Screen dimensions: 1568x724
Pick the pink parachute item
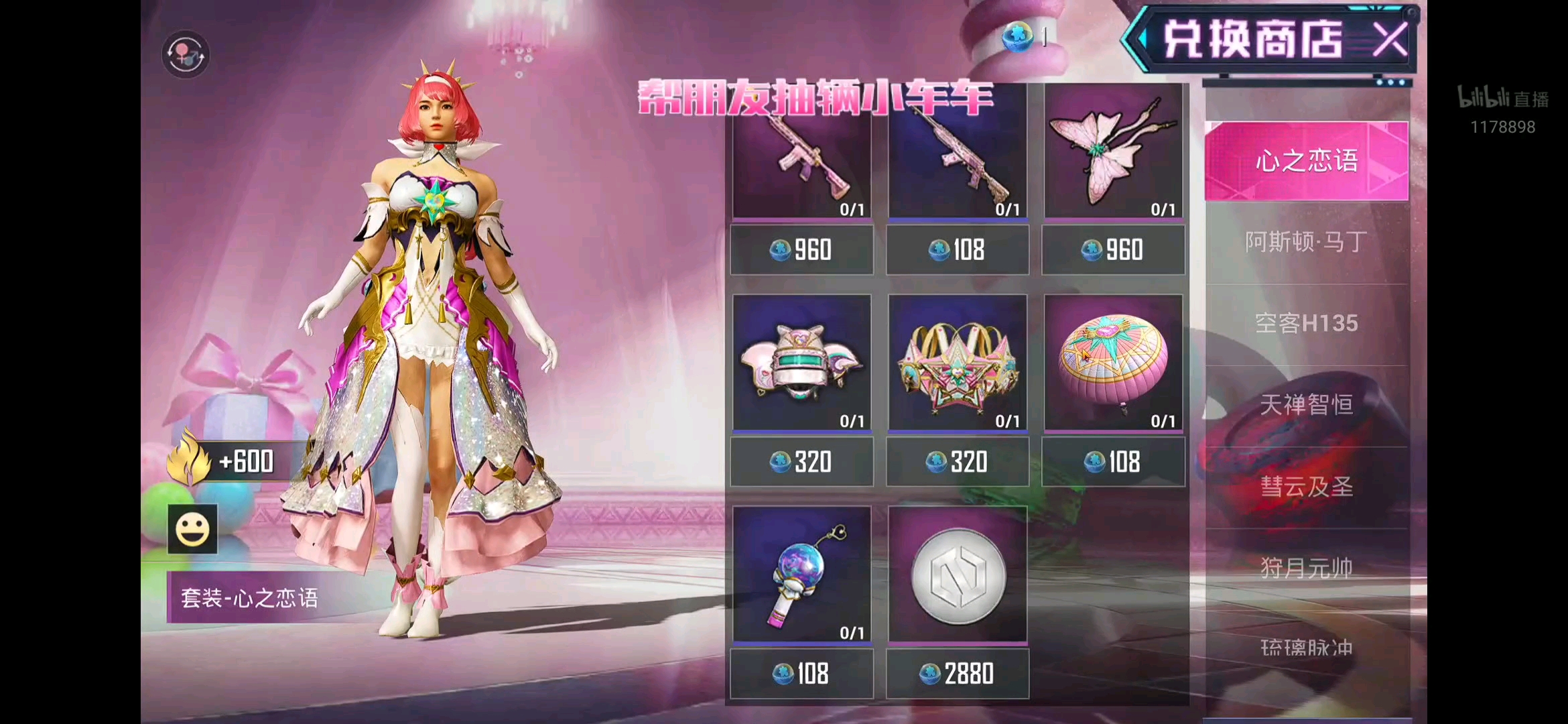(x=1113, y=362)
